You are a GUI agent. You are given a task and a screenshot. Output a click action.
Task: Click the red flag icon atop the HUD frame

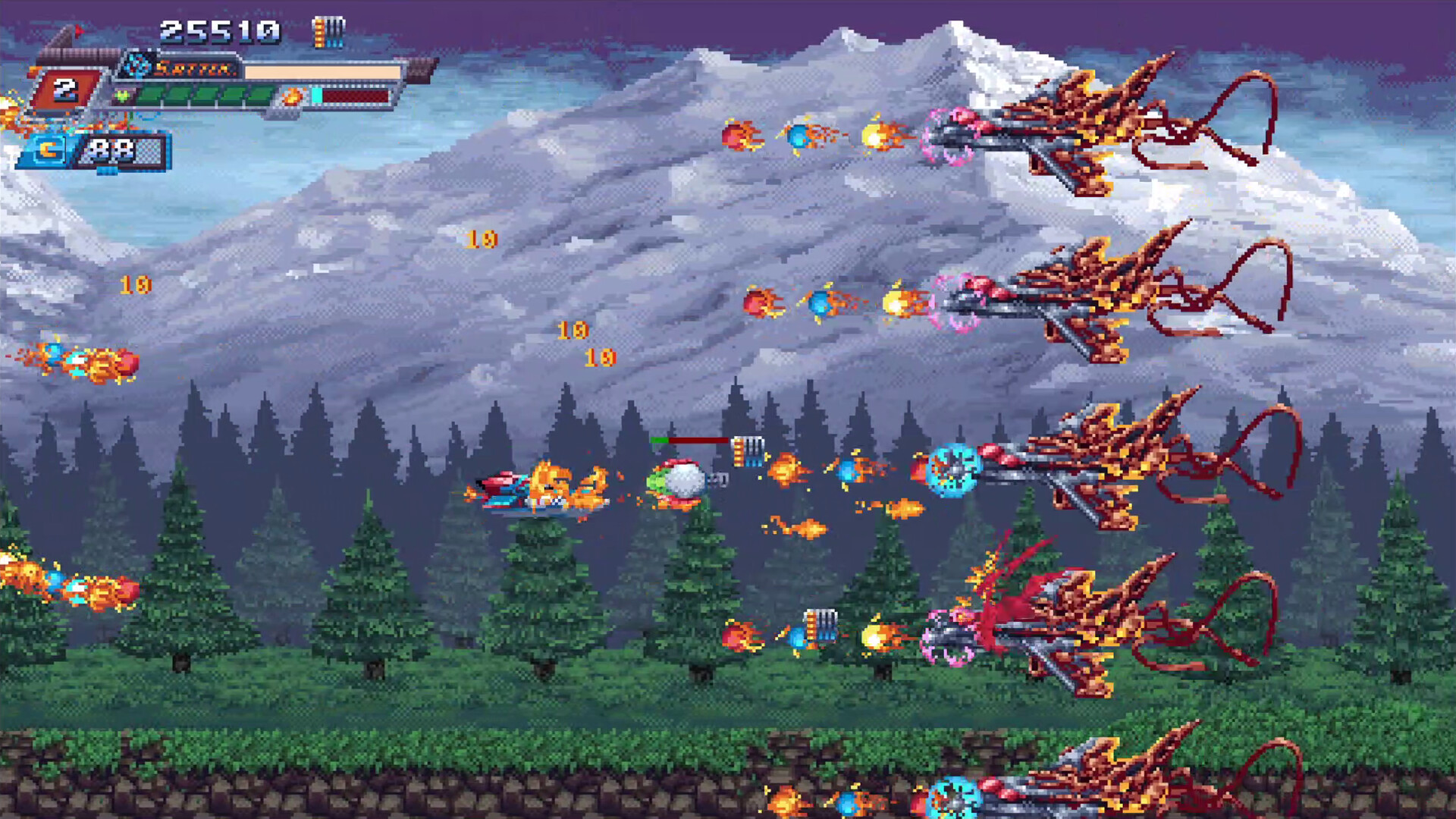(x=80, y=31)
